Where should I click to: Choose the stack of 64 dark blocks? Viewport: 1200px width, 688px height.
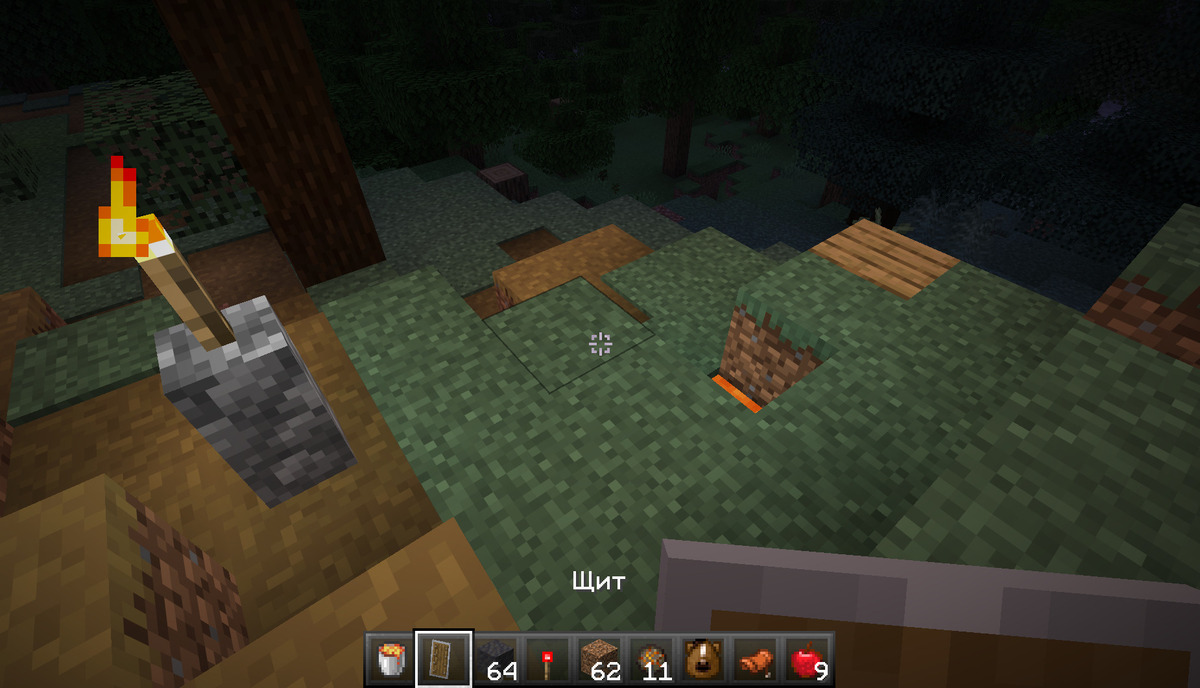point(495,659)
